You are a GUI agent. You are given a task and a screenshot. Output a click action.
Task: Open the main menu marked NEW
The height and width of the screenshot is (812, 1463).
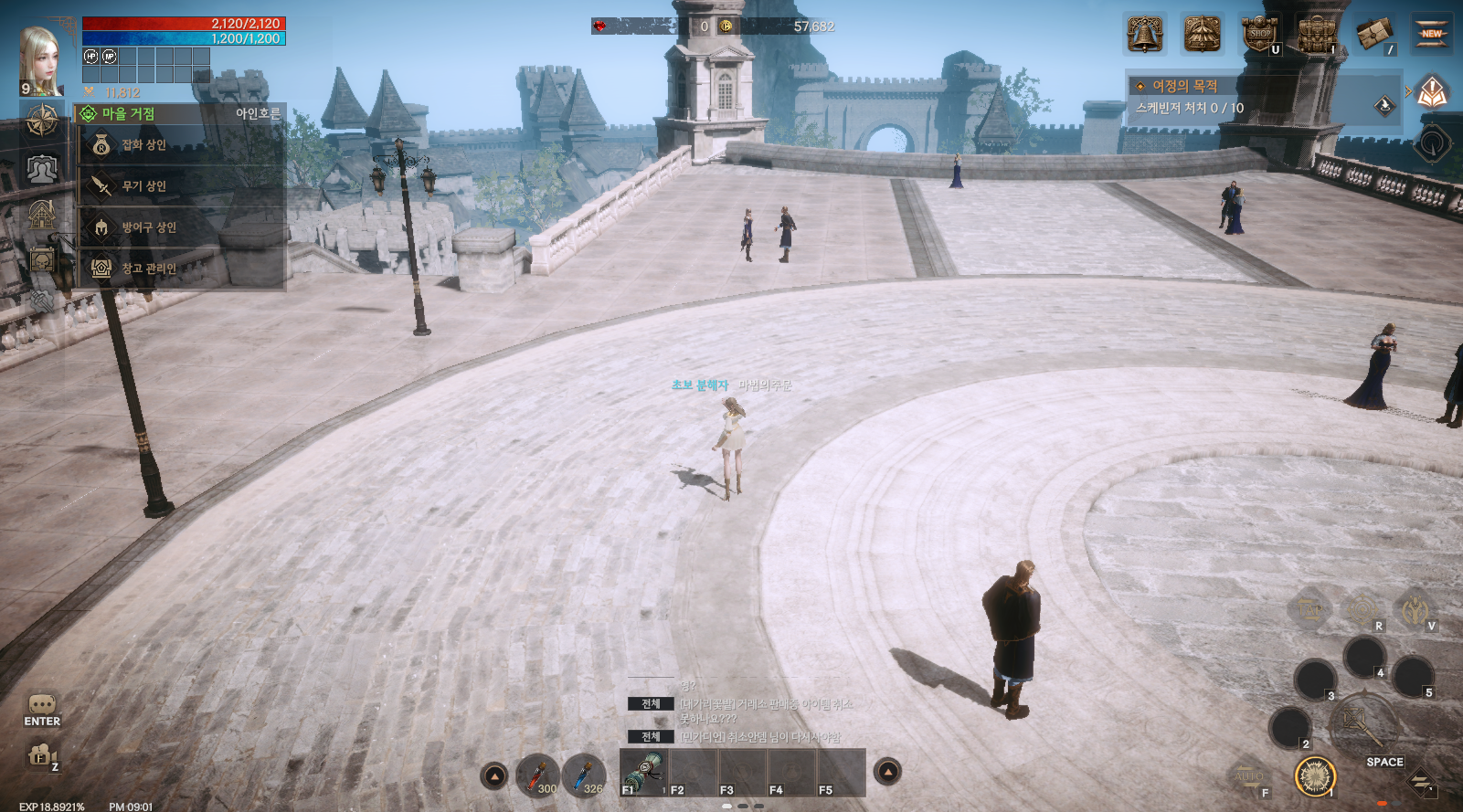pyautogui.click(x=1431, y=35)
